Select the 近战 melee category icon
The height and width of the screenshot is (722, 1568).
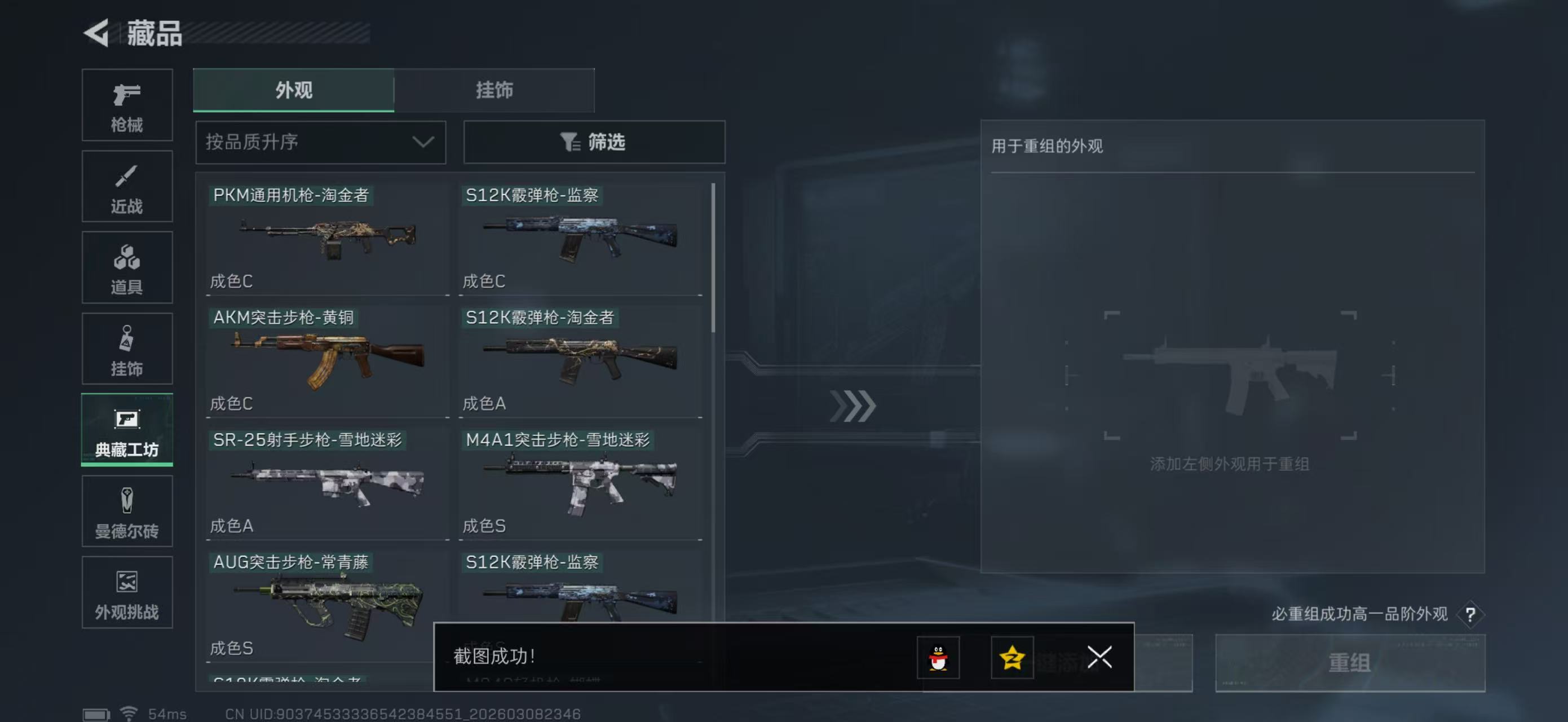[127, 186]
